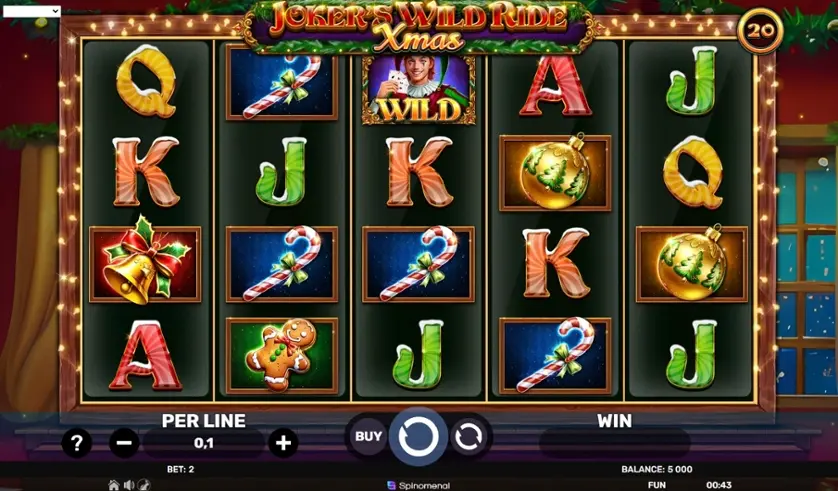
Task: Spin the reels with the center button
Action: pos(418,436)
